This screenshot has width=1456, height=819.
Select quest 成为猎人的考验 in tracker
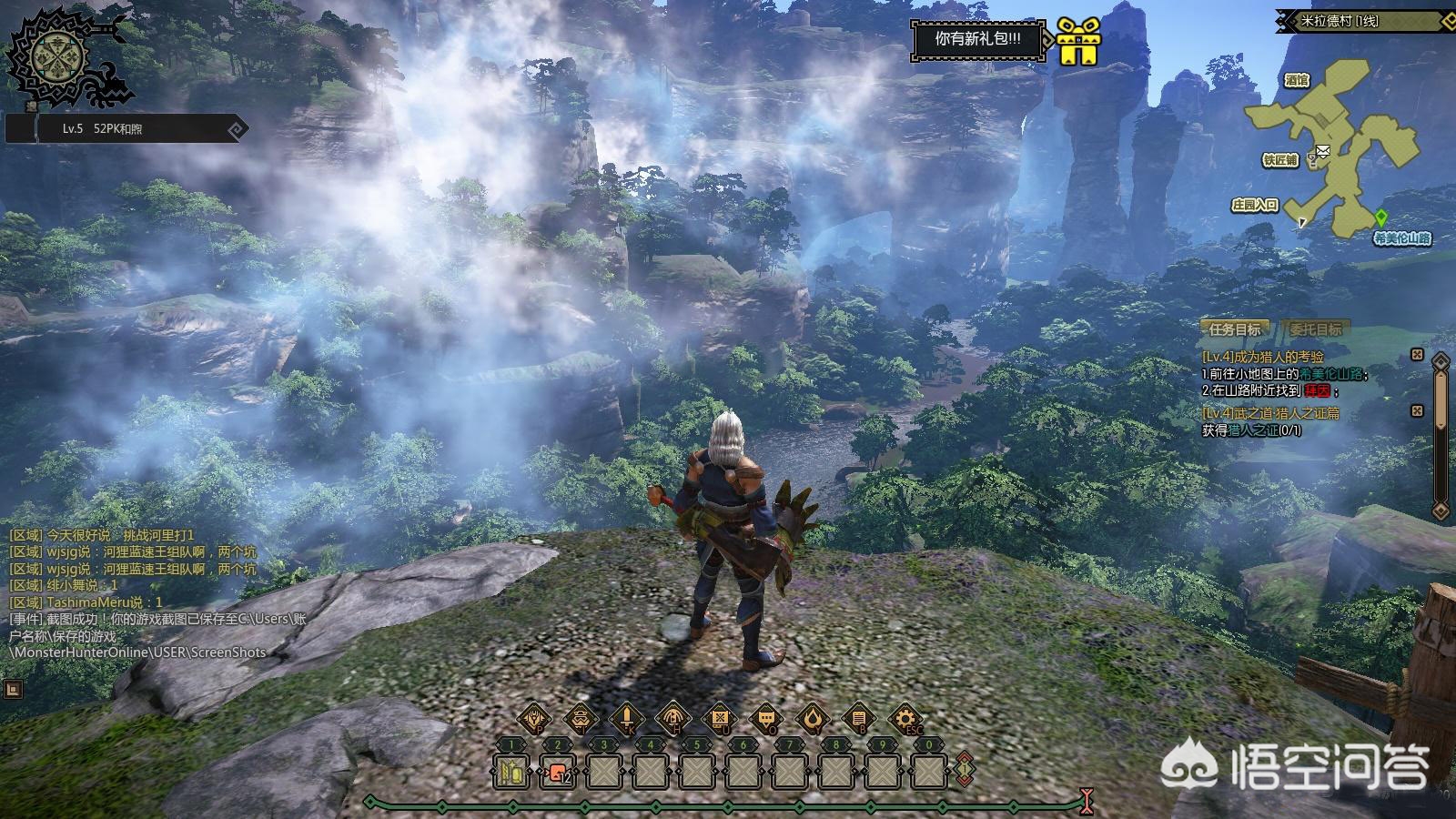click(x=1263, y=357)
